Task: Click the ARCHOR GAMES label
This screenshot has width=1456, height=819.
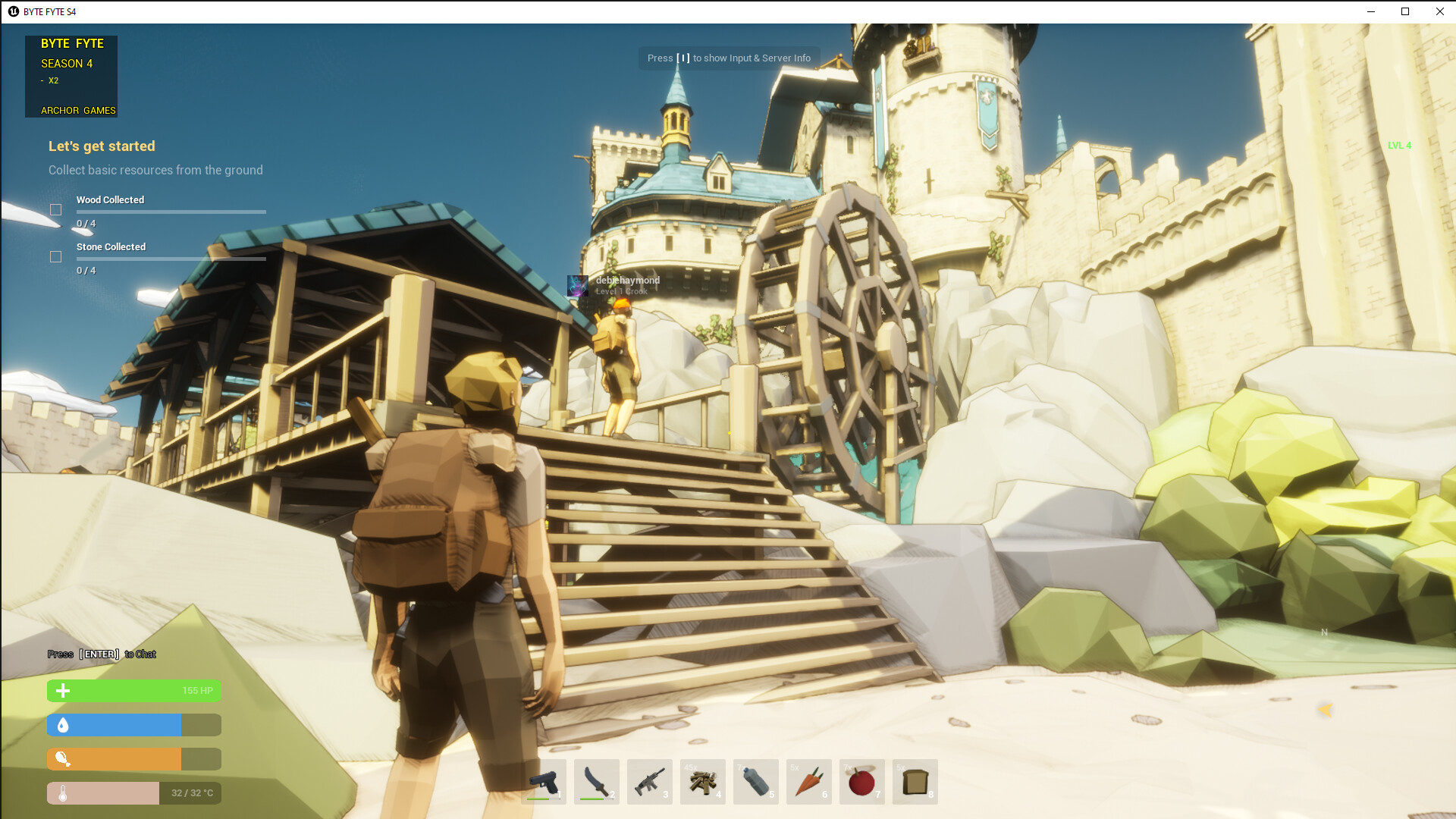Action: 78,110
